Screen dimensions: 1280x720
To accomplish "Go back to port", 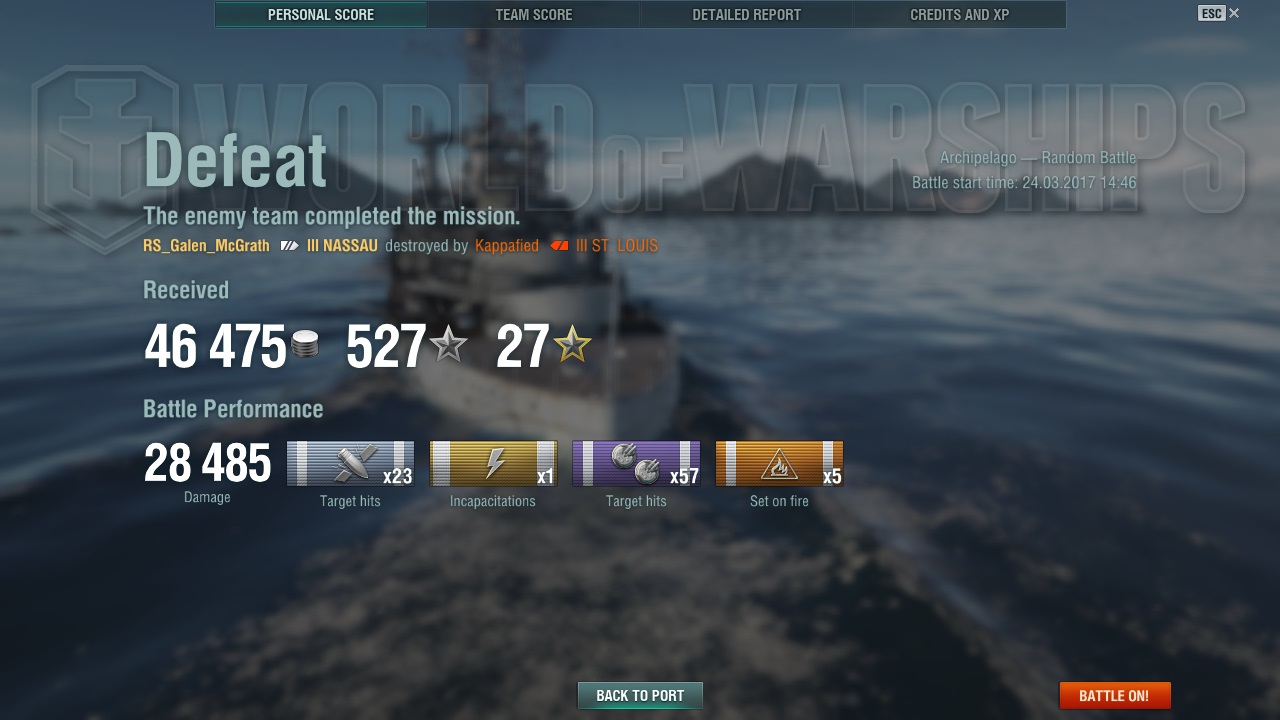I will (x=640, y=696).
